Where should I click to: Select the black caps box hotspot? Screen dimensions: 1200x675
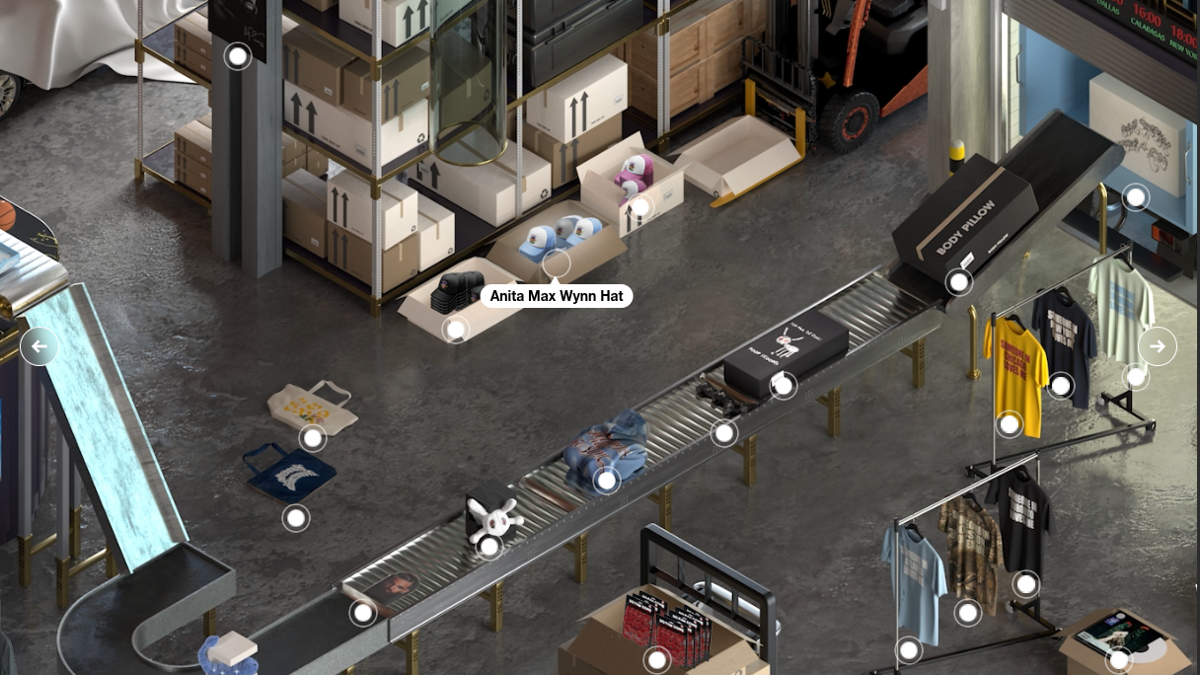[455, 328]
